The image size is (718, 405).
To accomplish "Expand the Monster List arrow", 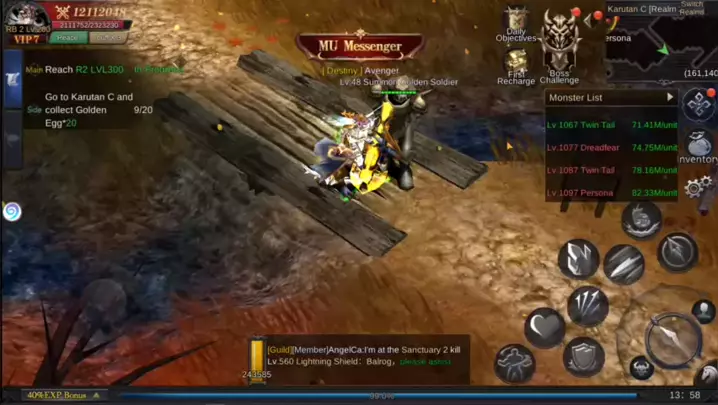I will point(670,97).
